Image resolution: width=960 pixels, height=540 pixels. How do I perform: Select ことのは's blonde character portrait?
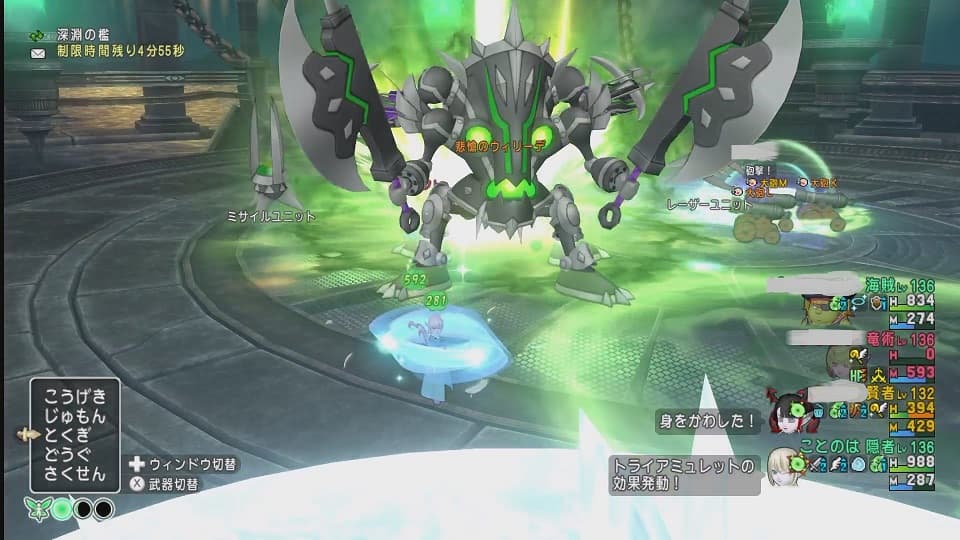click(783, 465)
